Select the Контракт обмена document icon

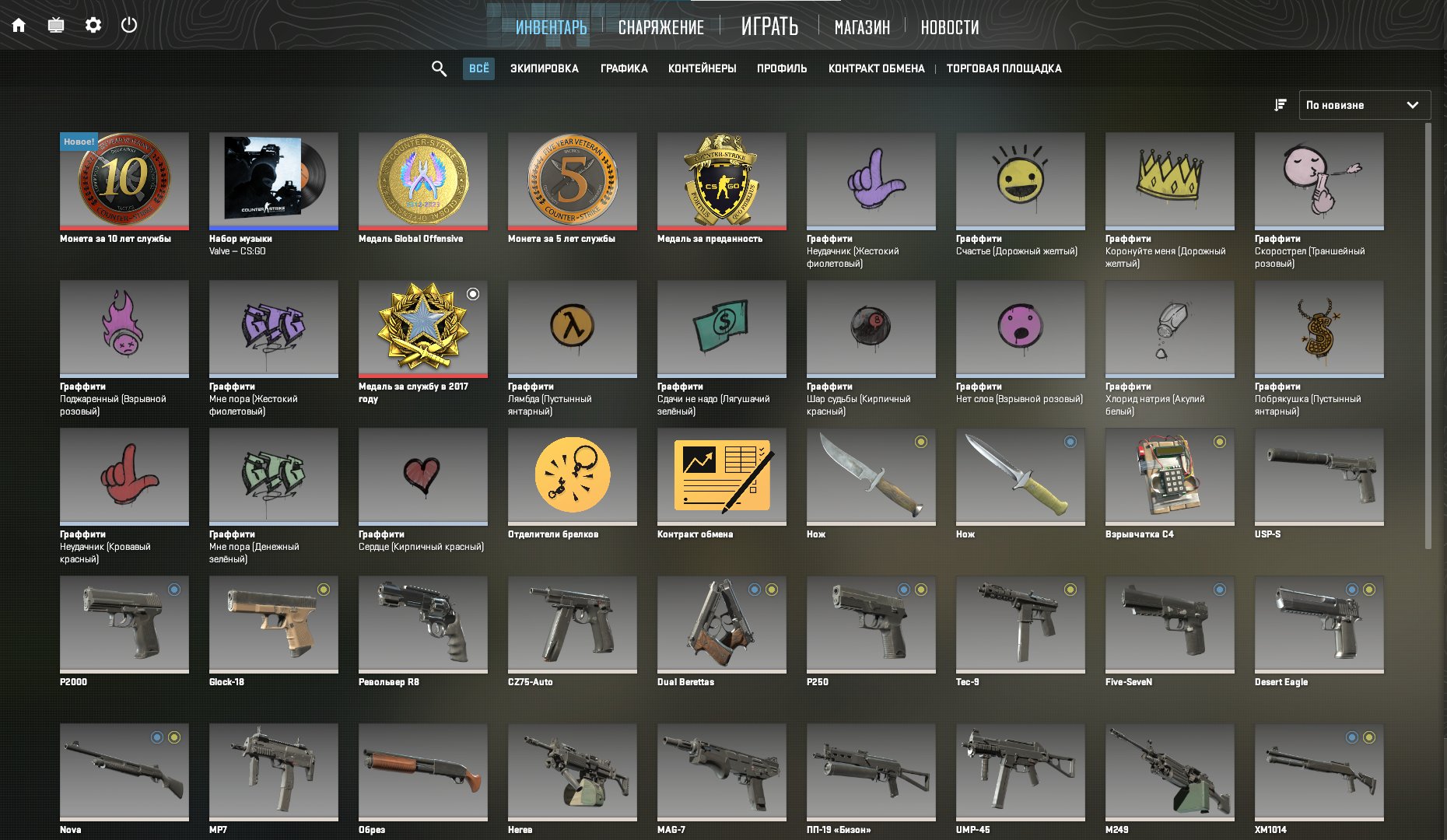point(721,476)
